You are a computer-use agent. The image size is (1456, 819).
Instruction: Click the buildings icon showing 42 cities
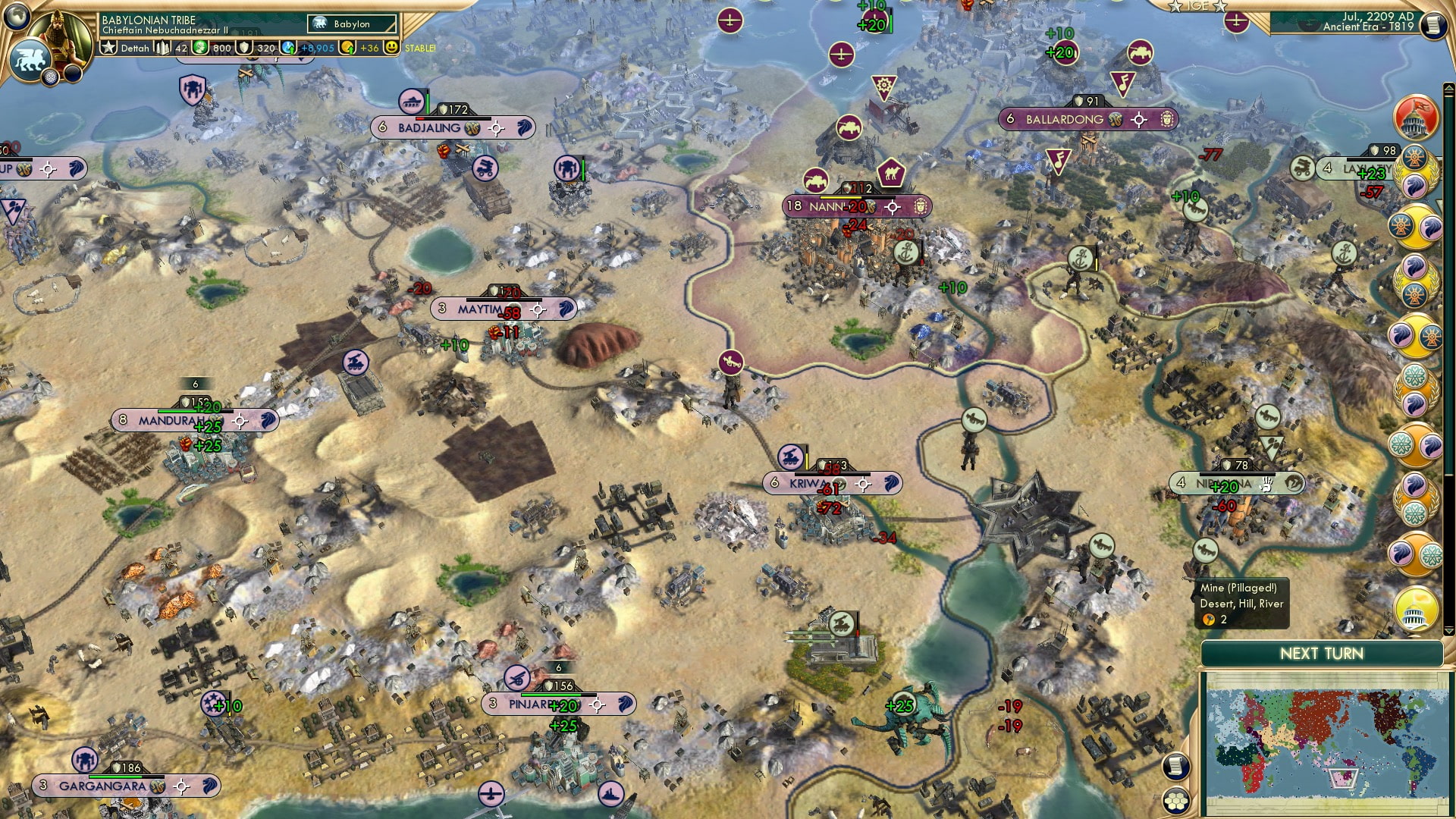(162, 48)
